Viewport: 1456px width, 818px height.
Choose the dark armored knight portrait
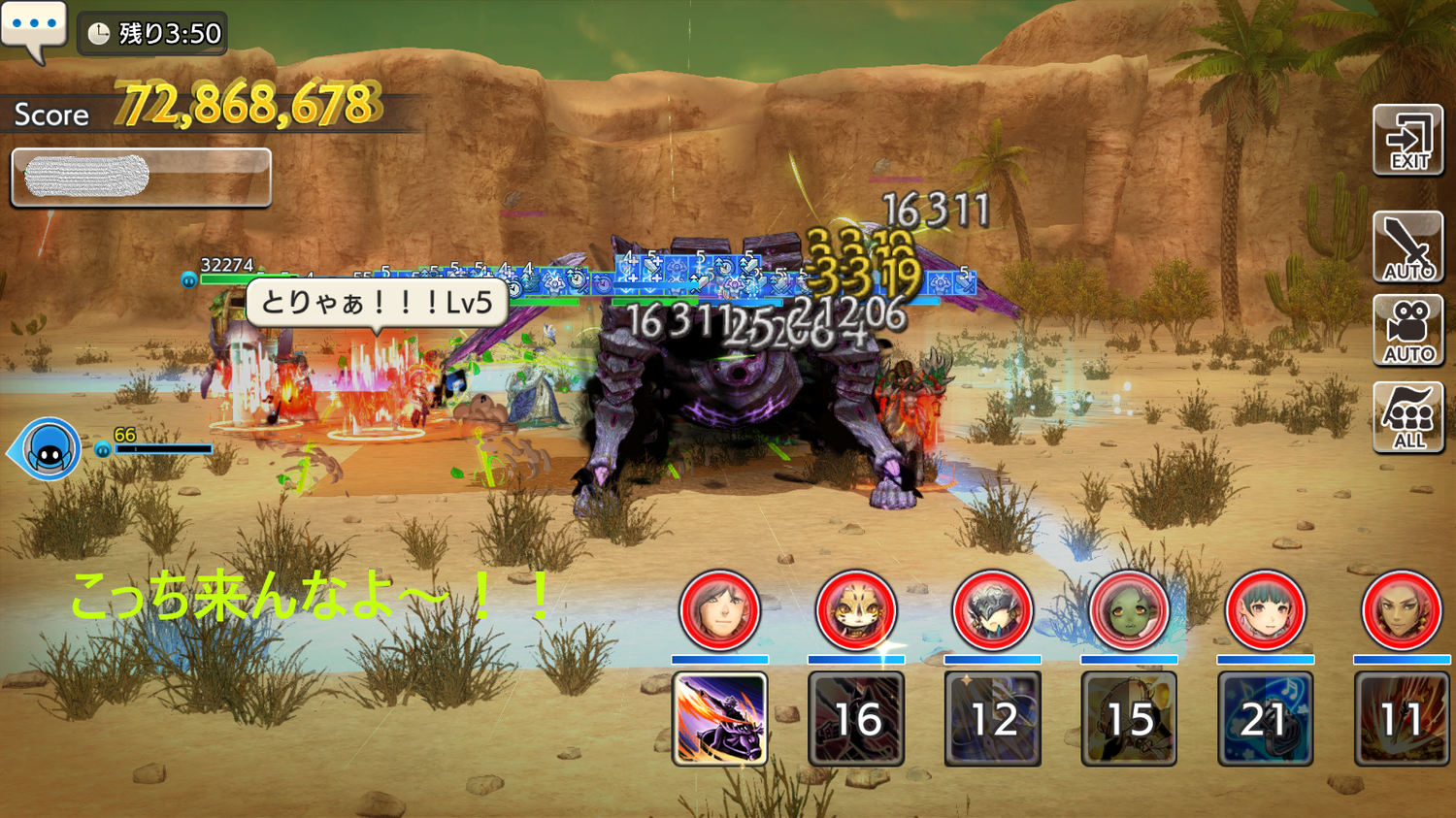993,610
